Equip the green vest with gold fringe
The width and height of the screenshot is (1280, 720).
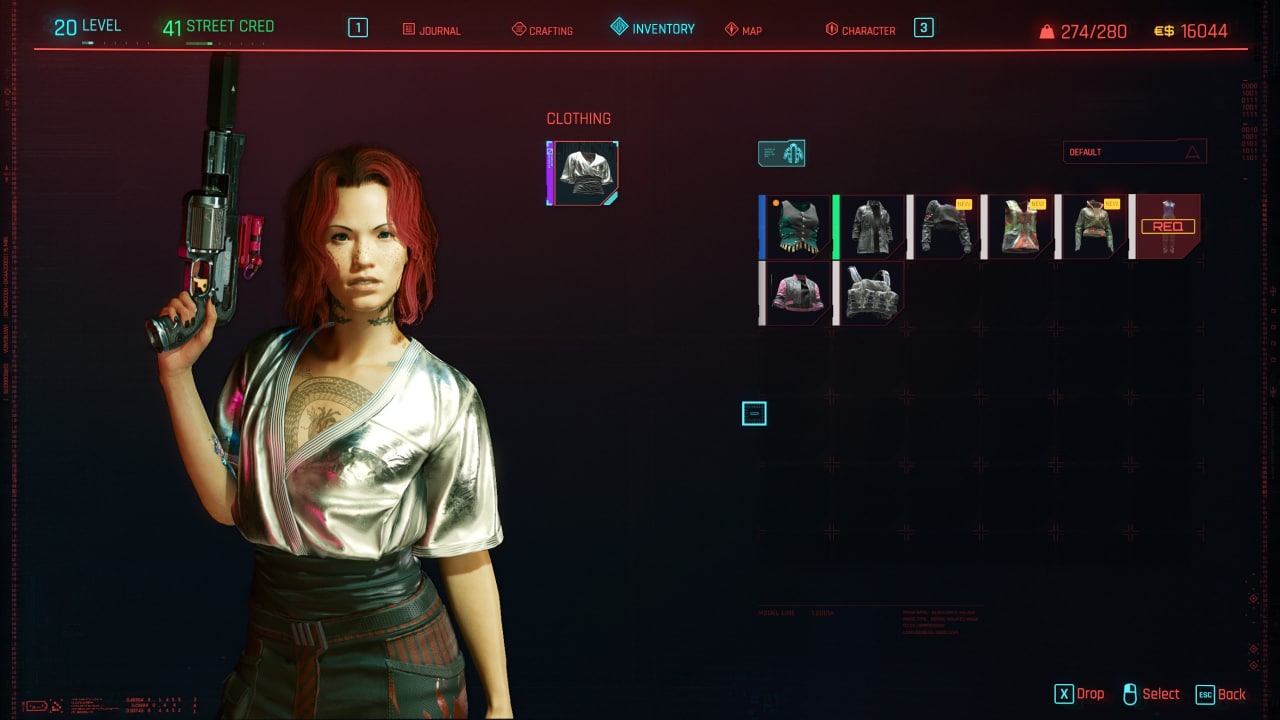(797, 227)
